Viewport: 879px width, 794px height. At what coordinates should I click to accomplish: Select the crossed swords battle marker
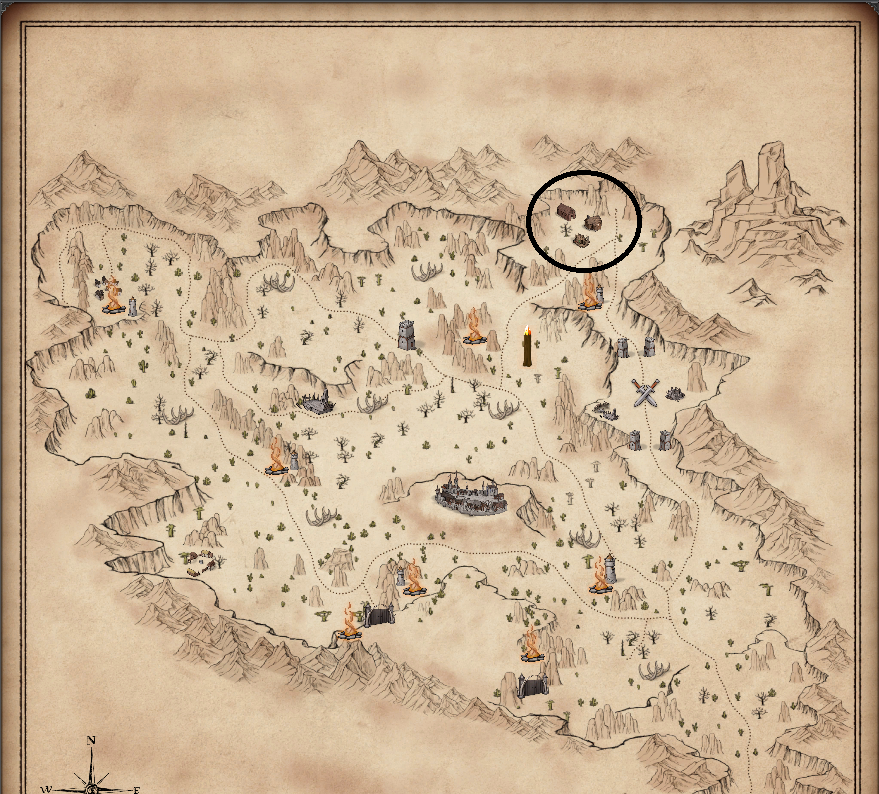[x=646, y=392]
